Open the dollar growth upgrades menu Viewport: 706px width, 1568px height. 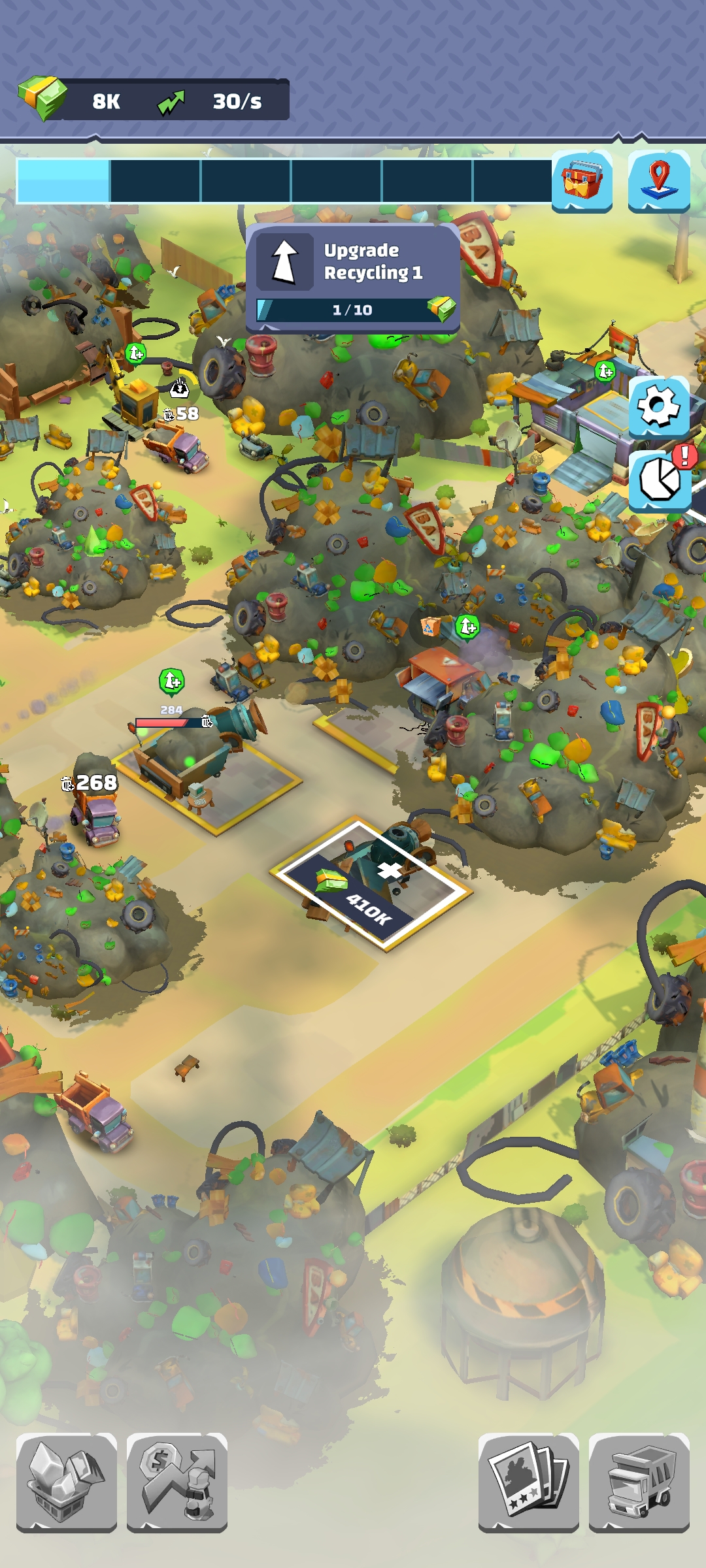tap(177, 1482)
